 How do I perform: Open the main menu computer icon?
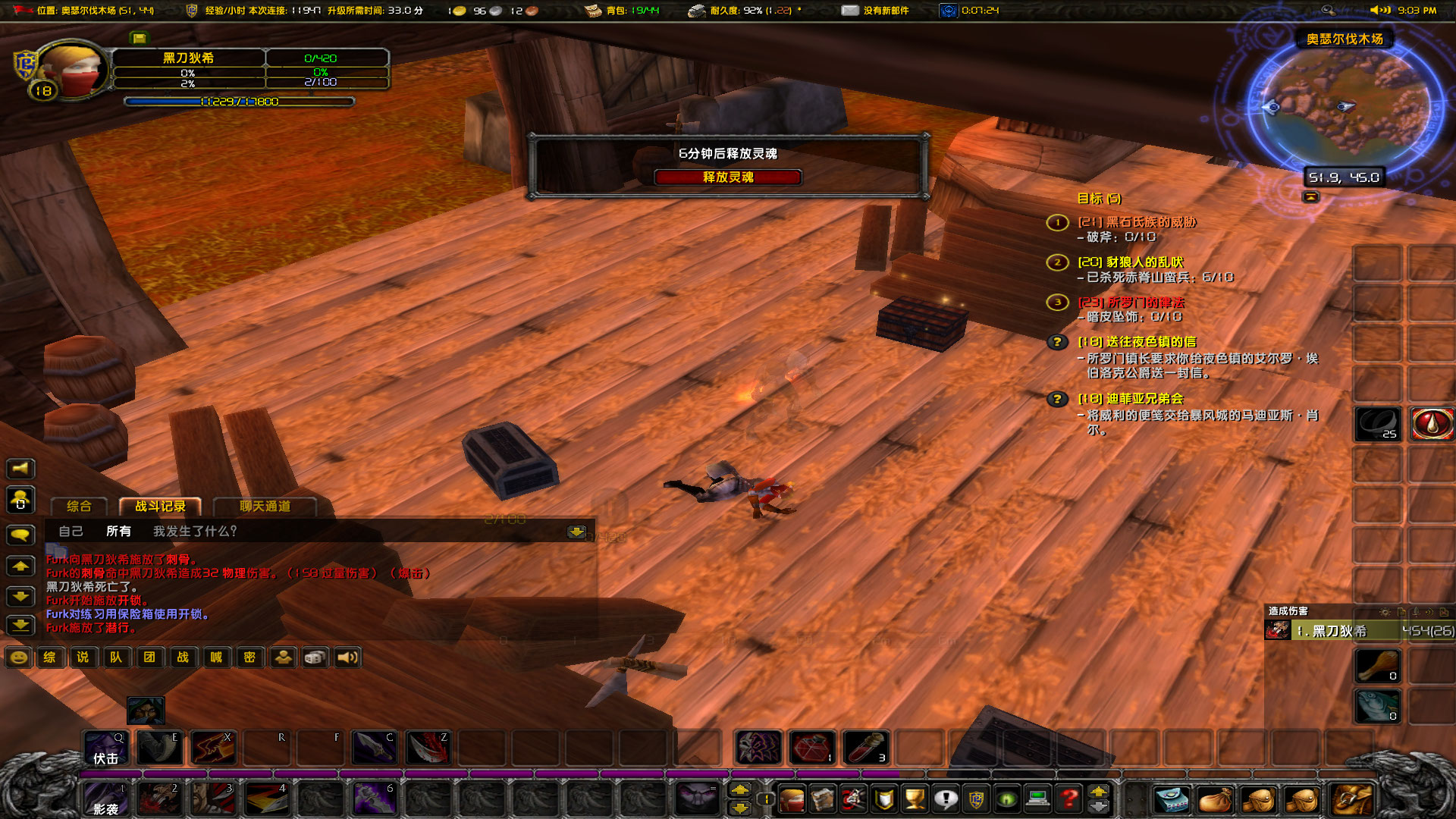pos(1038,799)
